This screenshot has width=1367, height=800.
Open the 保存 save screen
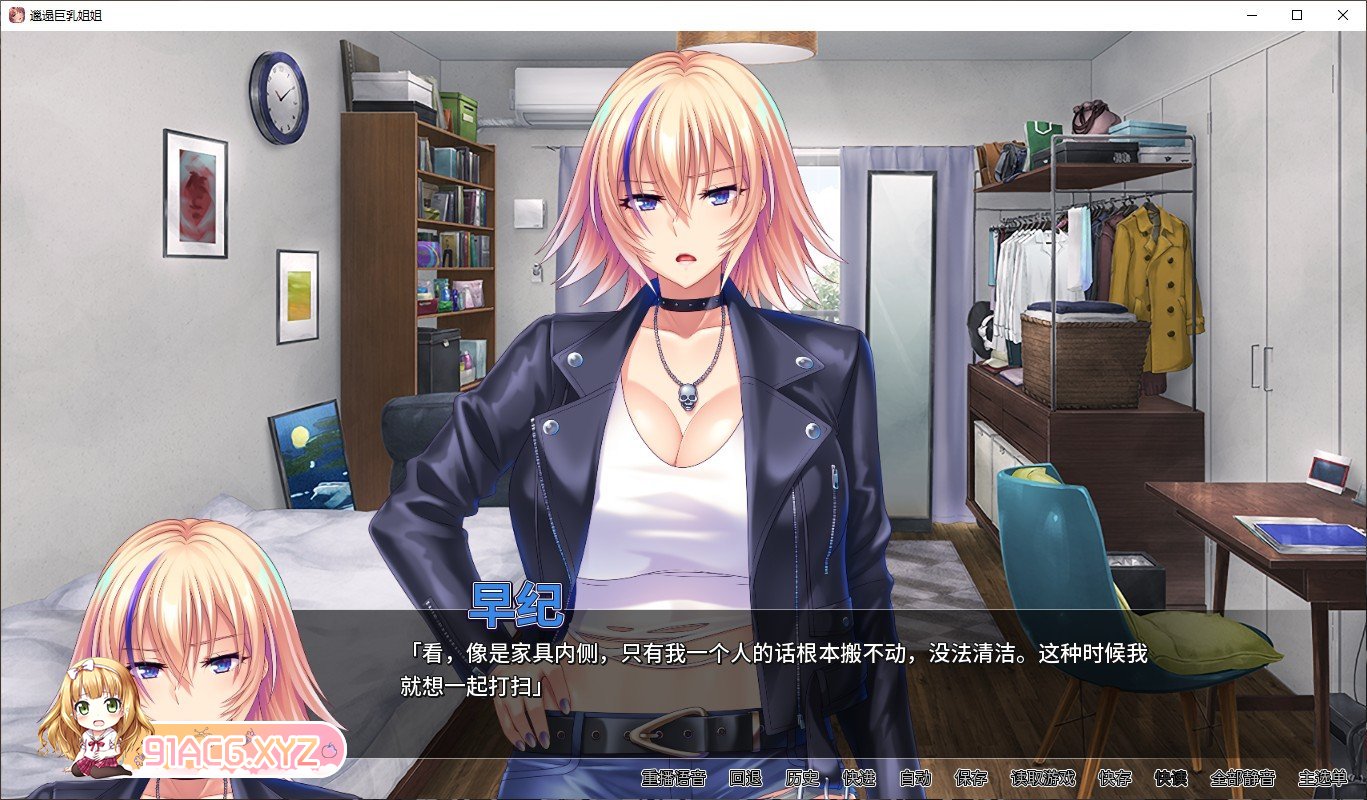971,778
